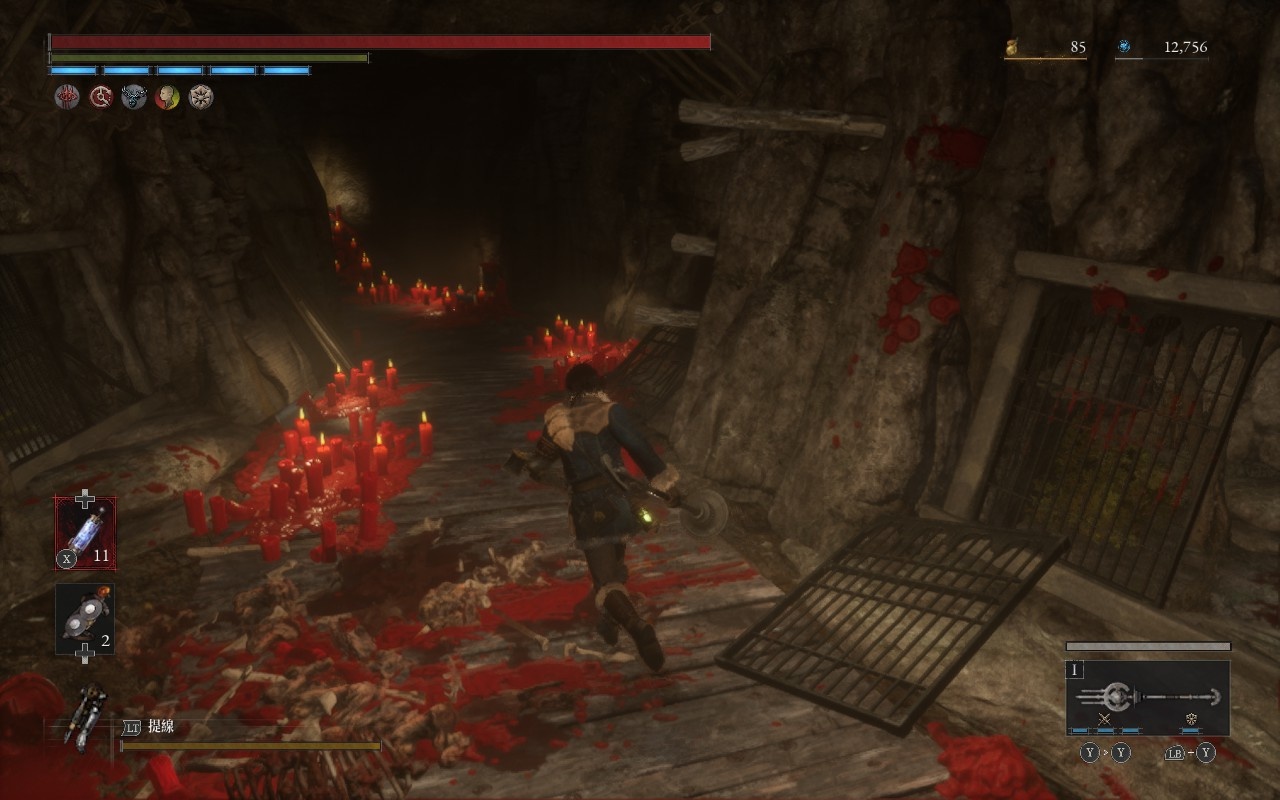Inspect the bald head profile buff icon

pyautogui.click(x=167, y=97)
